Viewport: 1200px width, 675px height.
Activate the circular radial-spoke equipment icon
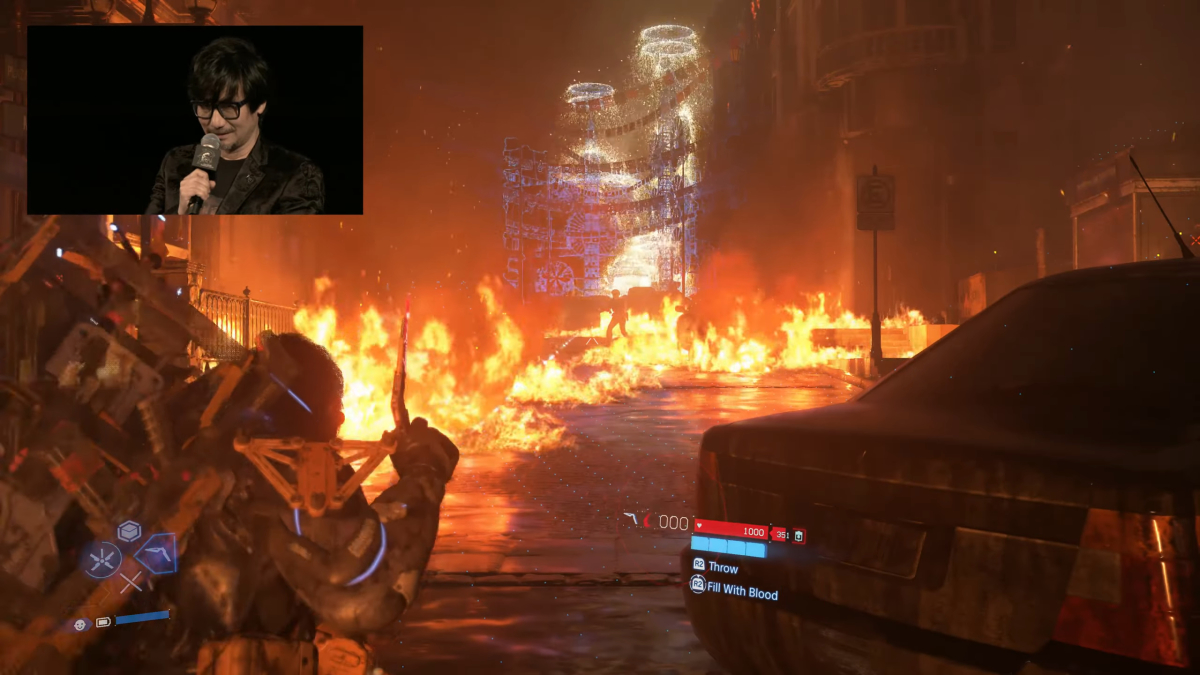(102, 559)
